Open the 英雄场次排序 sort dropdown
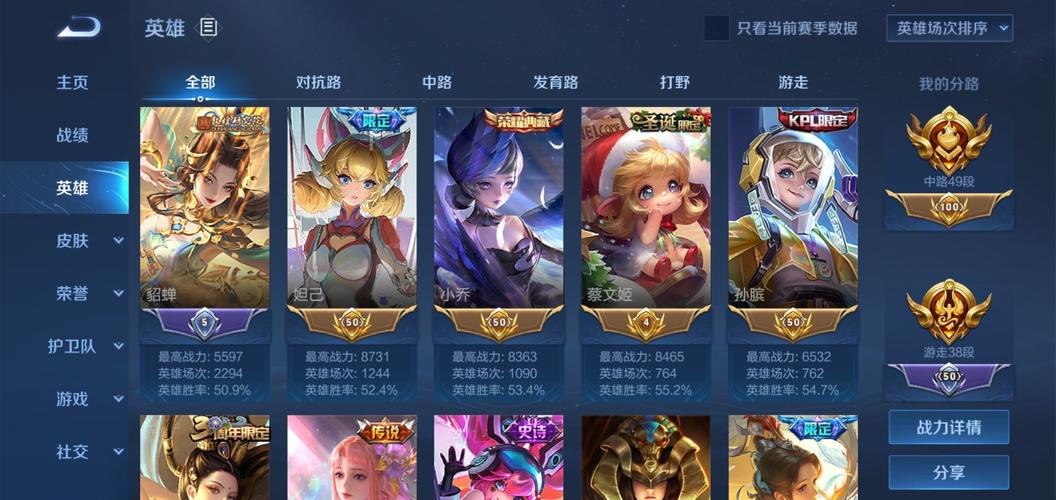This screenshot has height=500, width=1056. point(949,28)
